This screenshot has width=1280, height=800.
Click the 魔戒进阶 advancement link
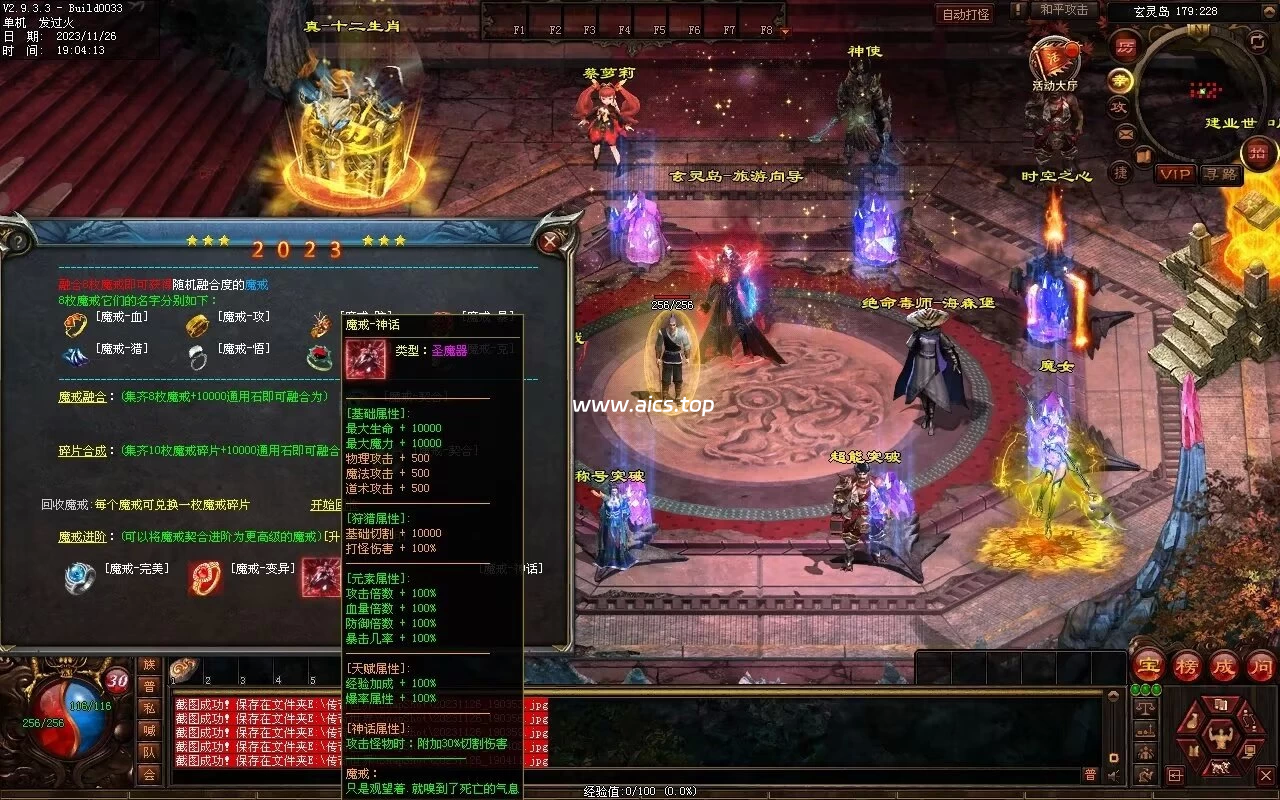(x=82, y=537)
